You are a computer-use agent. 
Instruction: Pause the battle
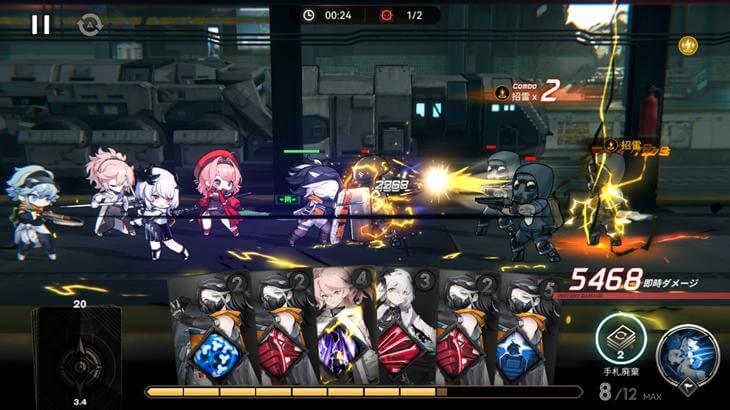40,25
